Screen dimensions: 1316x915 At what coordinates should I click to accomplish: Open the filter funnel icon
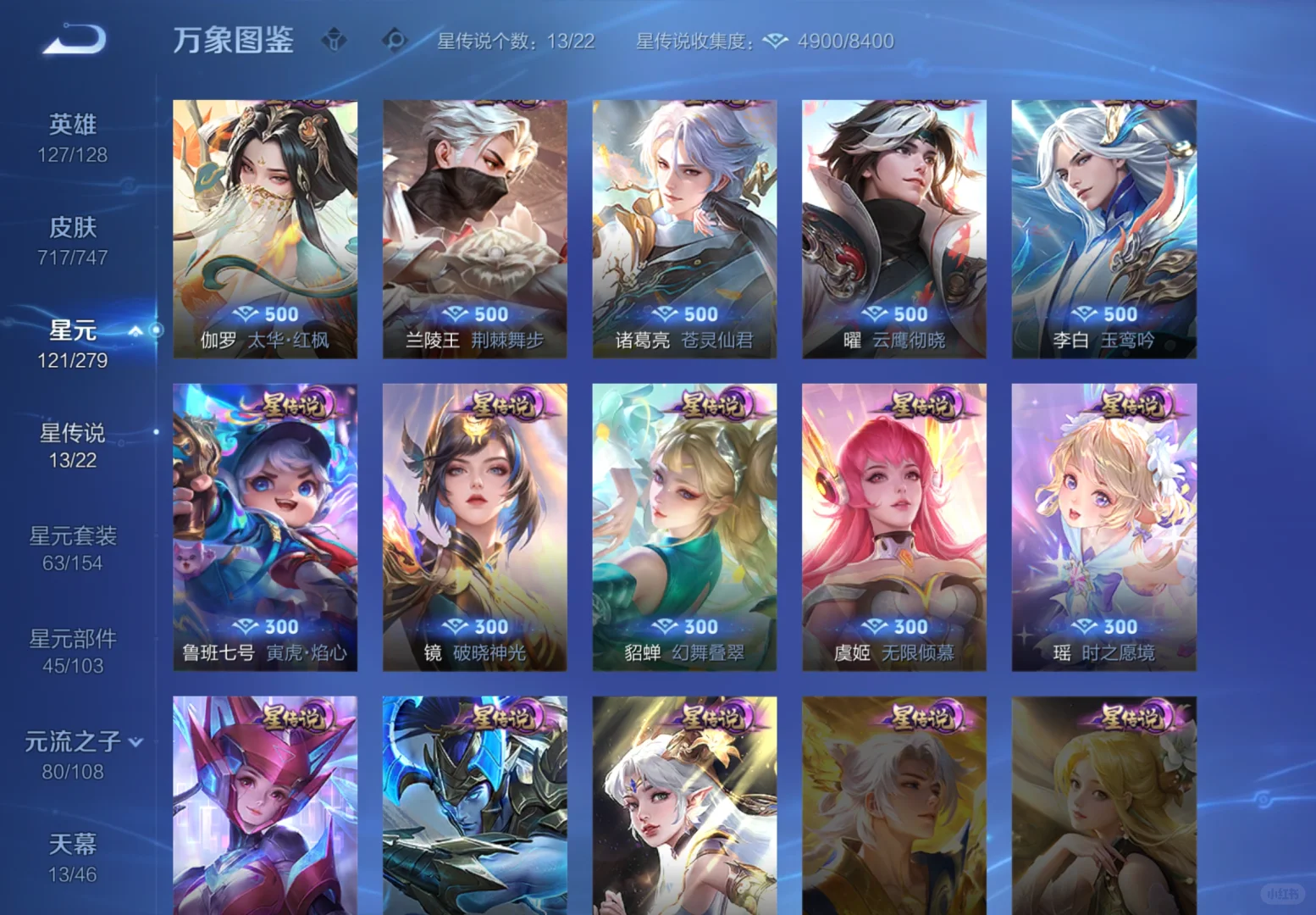(x=334, y=39)
